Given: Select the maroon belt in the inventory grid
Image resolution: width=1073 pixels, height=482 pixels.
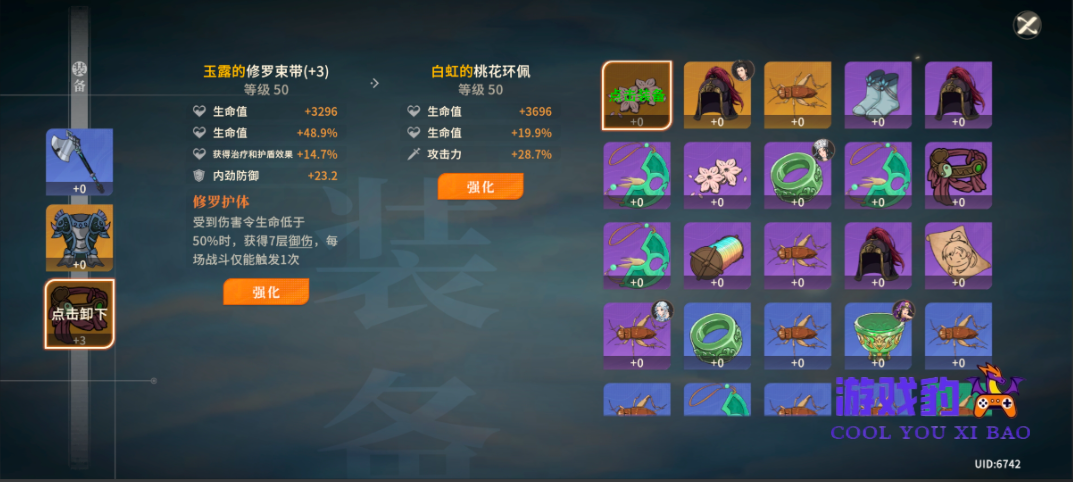Looking at the screenshot, I should tap(957, 176).
